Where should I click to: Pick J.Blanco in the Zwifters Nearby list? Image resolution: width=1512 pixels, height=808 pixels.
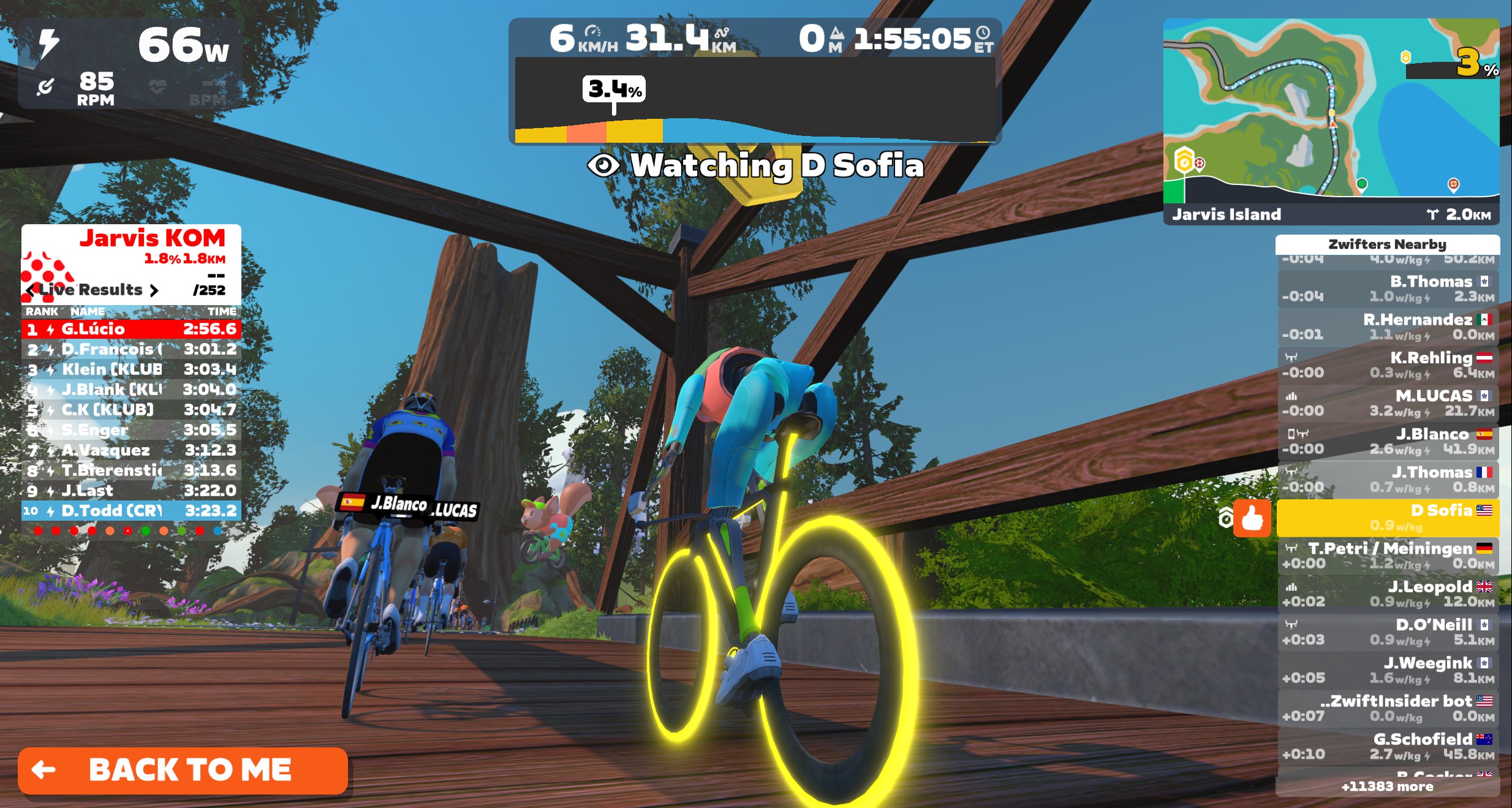coord(1388,441)
